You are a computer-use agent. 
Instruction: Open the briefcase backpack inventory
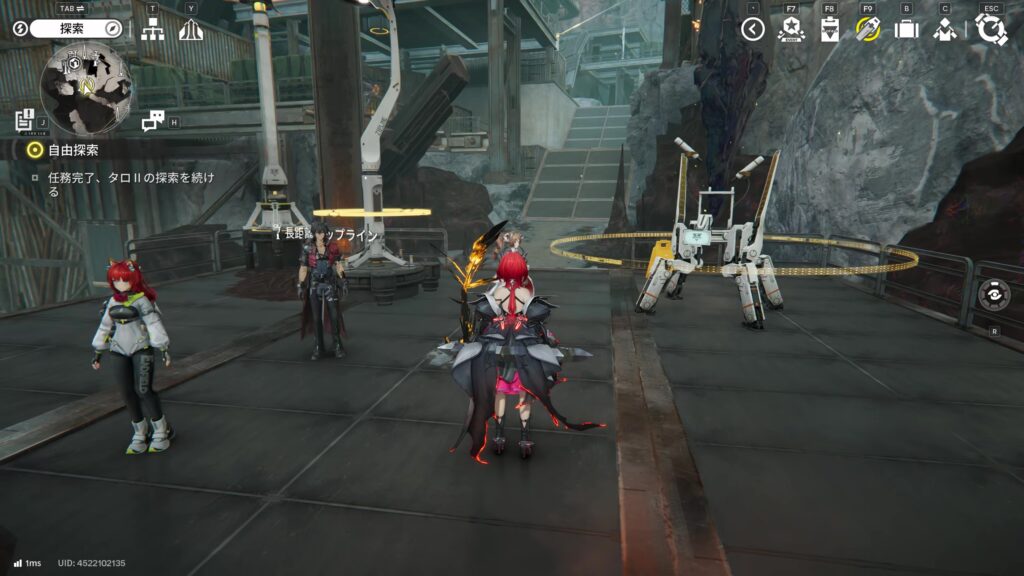pos(906,29)
